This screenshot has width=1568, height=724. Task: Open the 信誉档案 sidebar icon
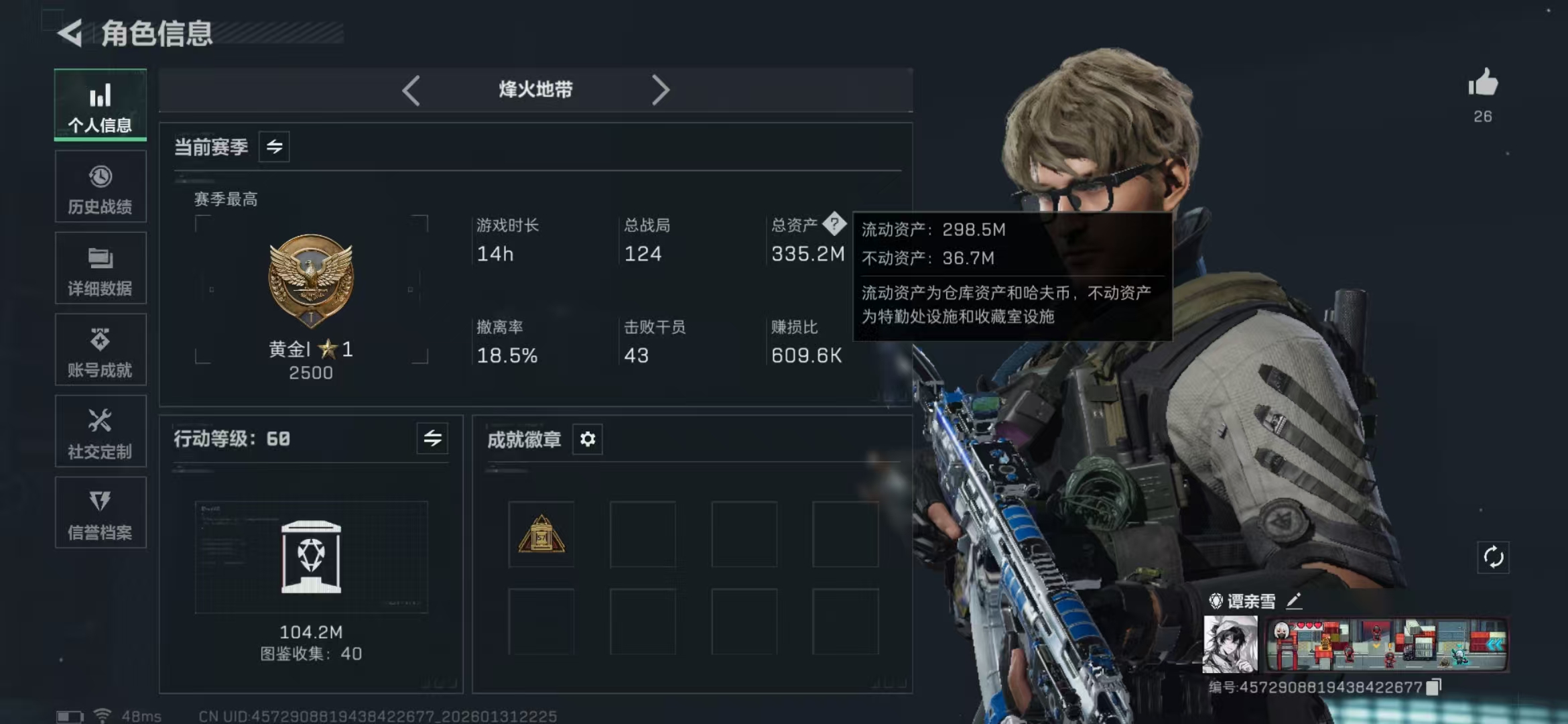tap(99, 513)
